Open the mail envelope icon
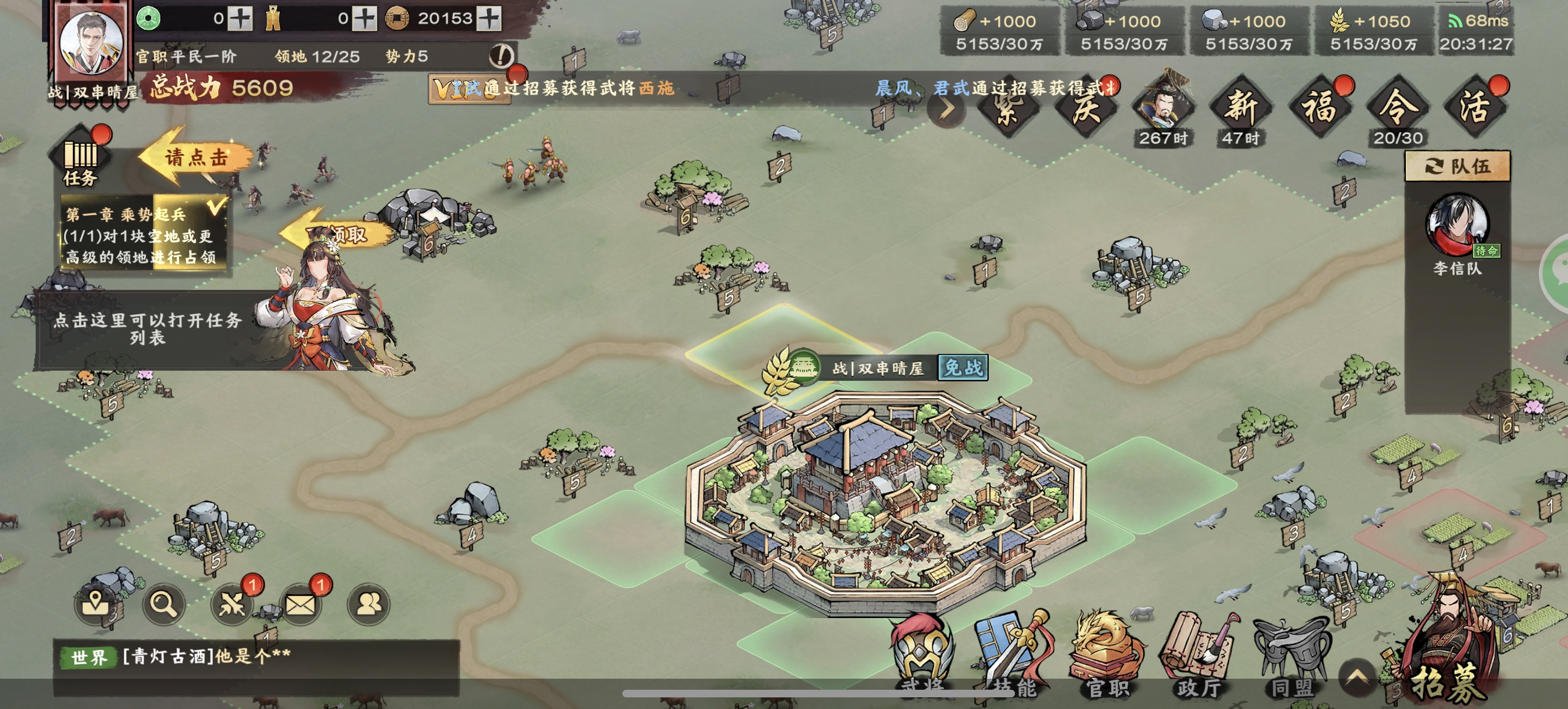The height and width of the screenshot is (709, 1568). pos(300,603)
